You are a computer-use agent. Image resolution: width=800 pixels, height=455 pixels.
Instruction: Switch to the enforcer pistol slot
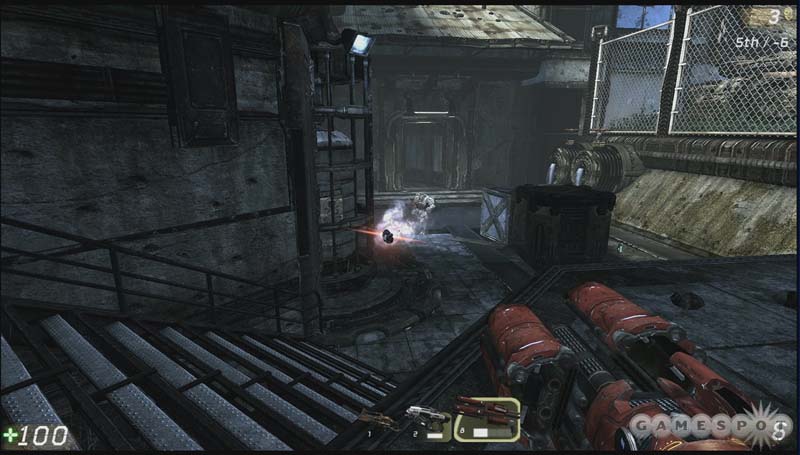coord(428,420)
